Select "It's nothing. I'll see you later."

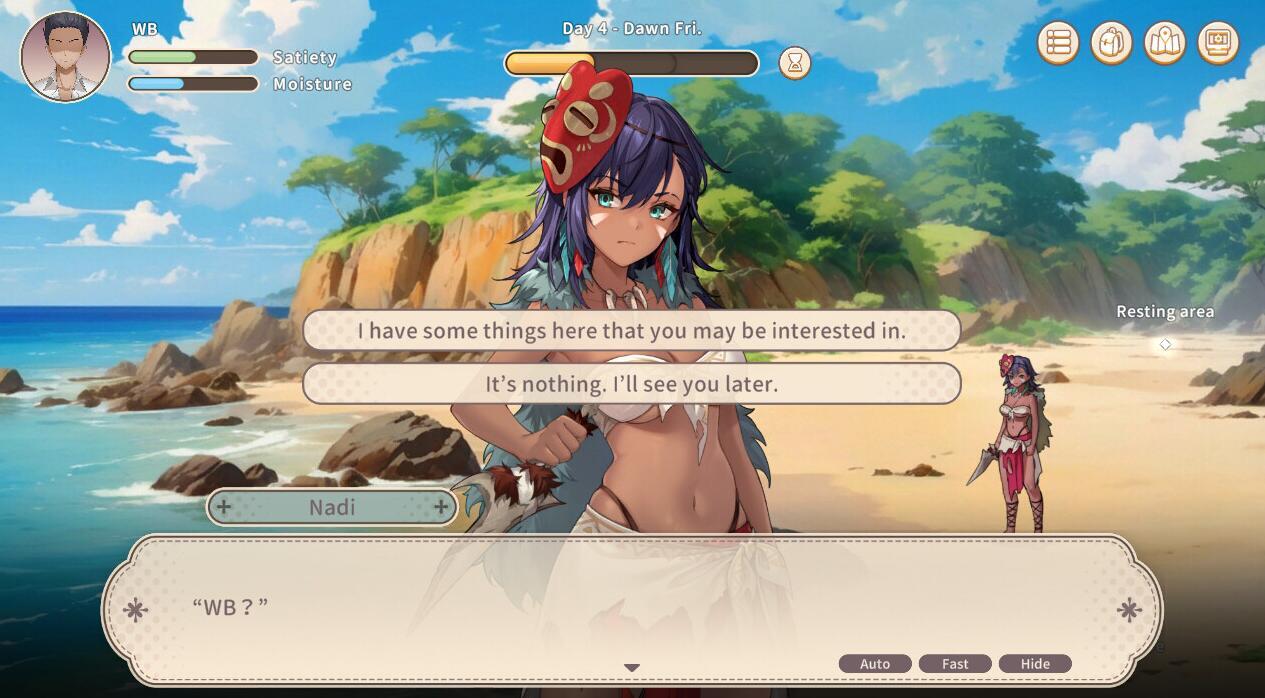coord(631,384)
